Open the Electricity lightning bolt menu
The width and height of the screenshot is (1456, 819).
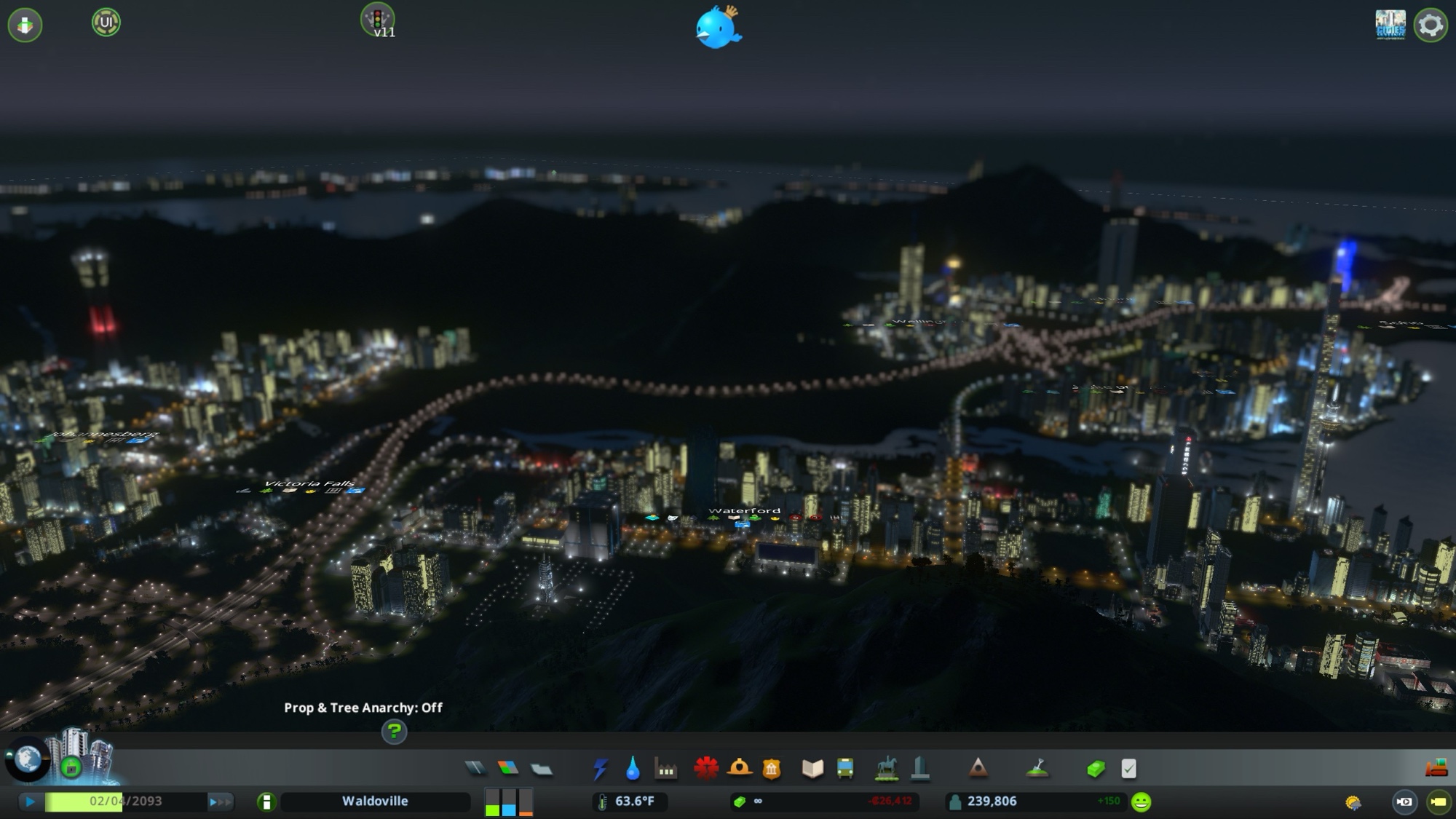[600, 768]
